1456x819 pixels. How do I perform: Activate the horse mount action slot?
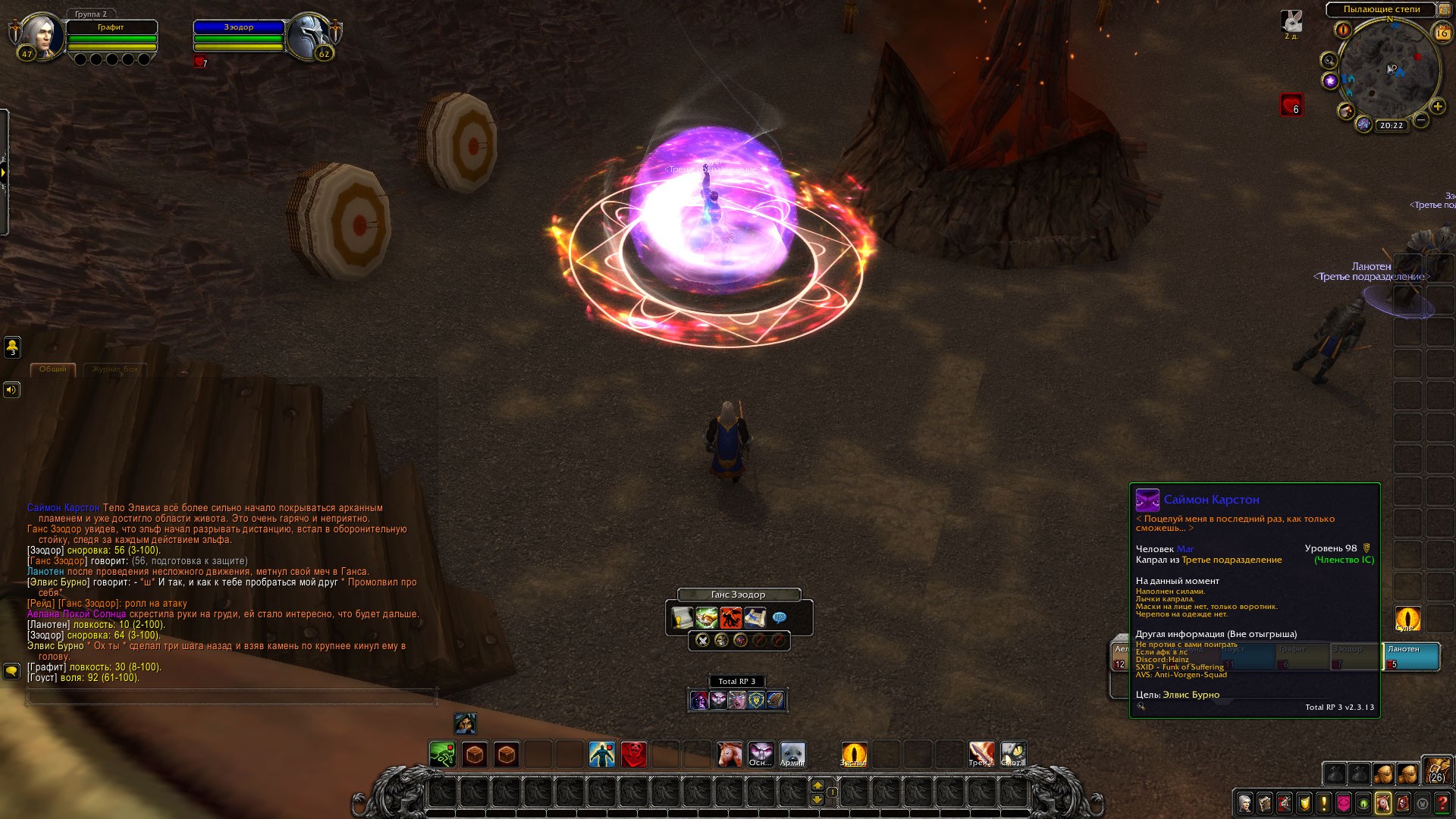[730, 755]
